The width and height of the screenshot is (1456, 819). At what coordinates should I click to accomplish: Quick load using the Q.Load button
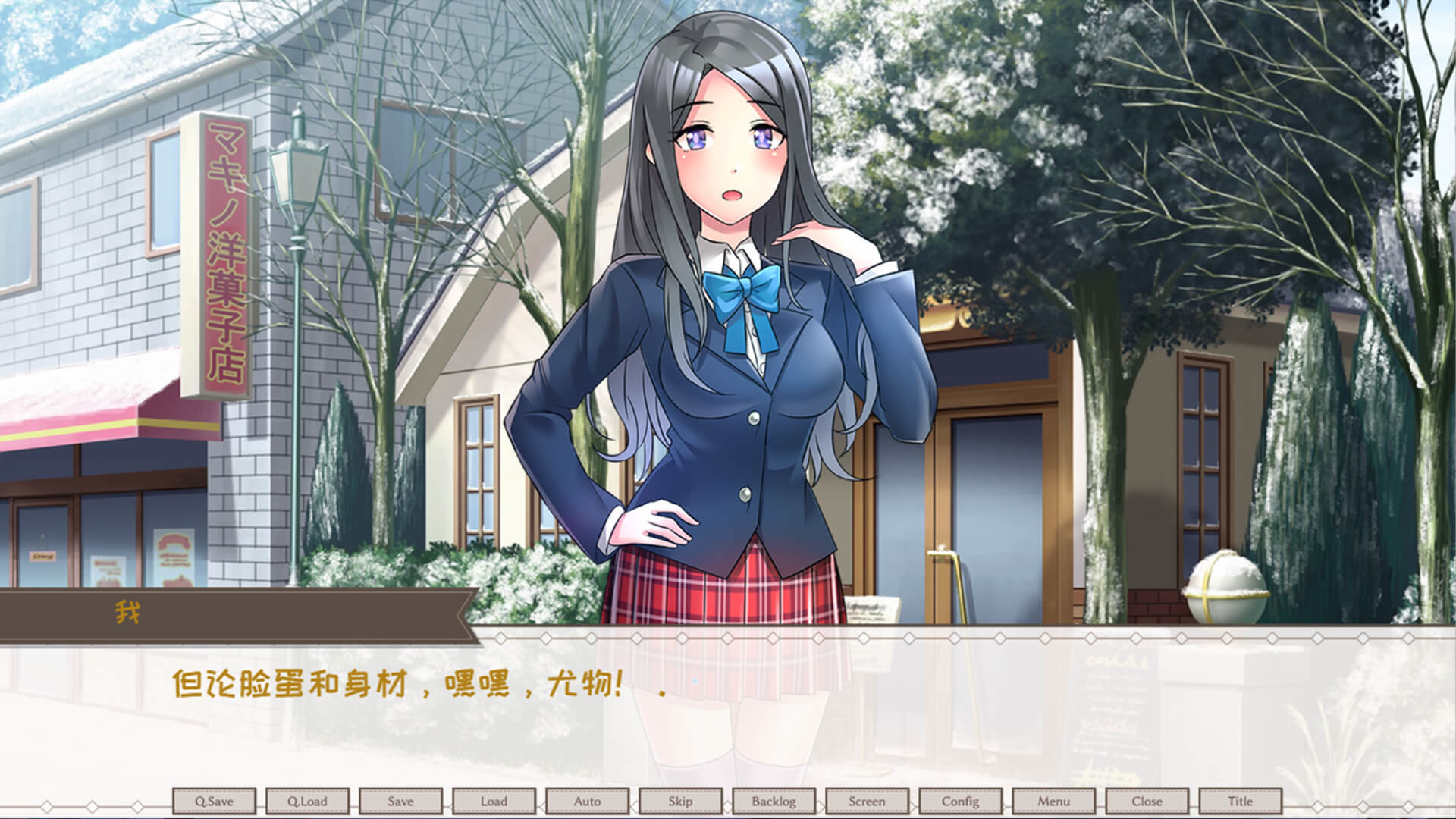click(307, 801)
